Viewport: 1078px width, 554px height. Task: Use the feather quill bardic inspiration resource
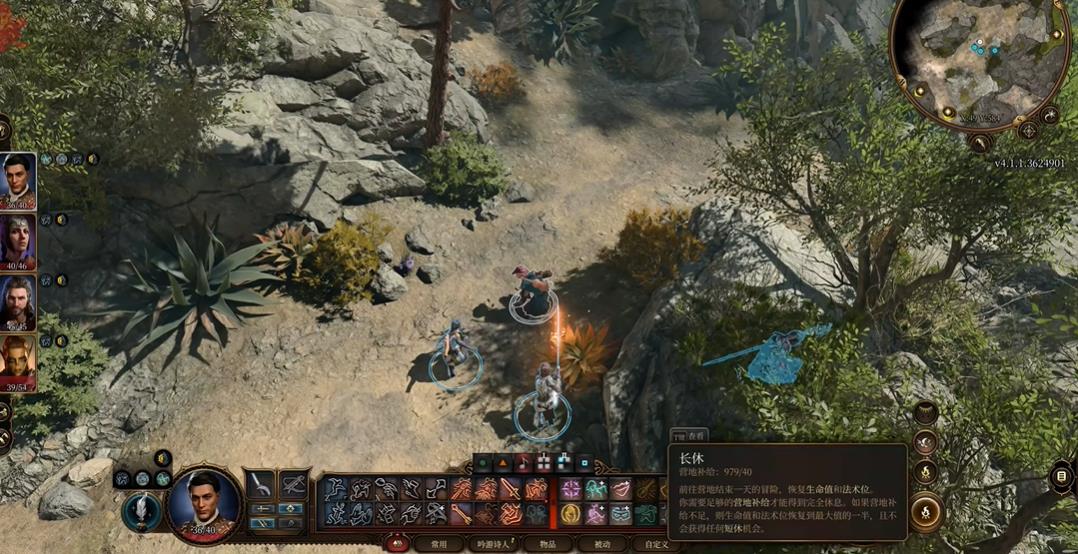point(141,510)
